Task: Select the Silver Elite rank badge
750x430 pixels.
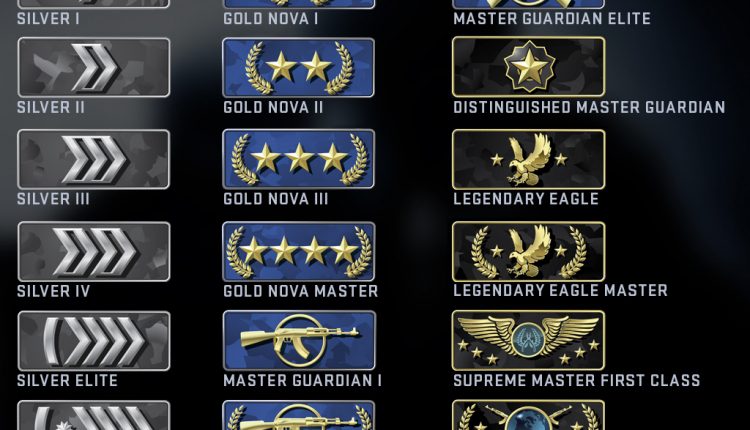Action: click(94, 341)
